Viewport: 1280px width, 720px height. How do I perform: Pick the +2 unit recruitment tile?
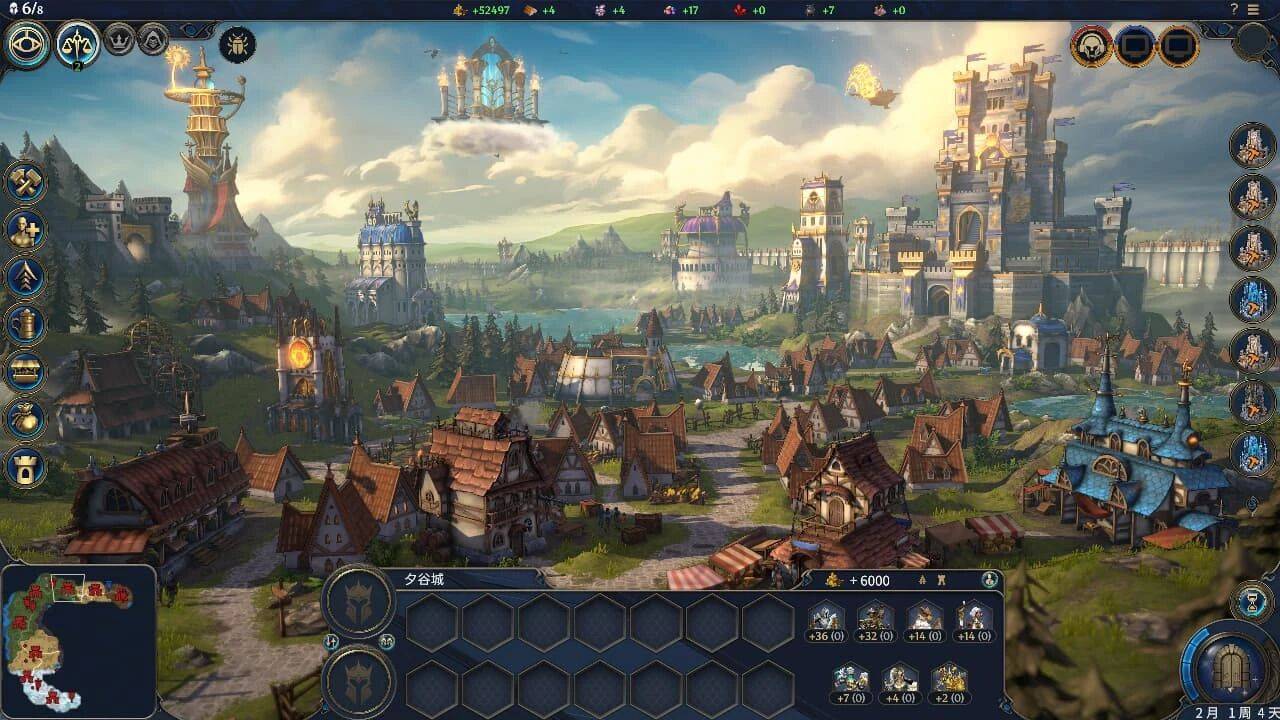tap(949, 682)
